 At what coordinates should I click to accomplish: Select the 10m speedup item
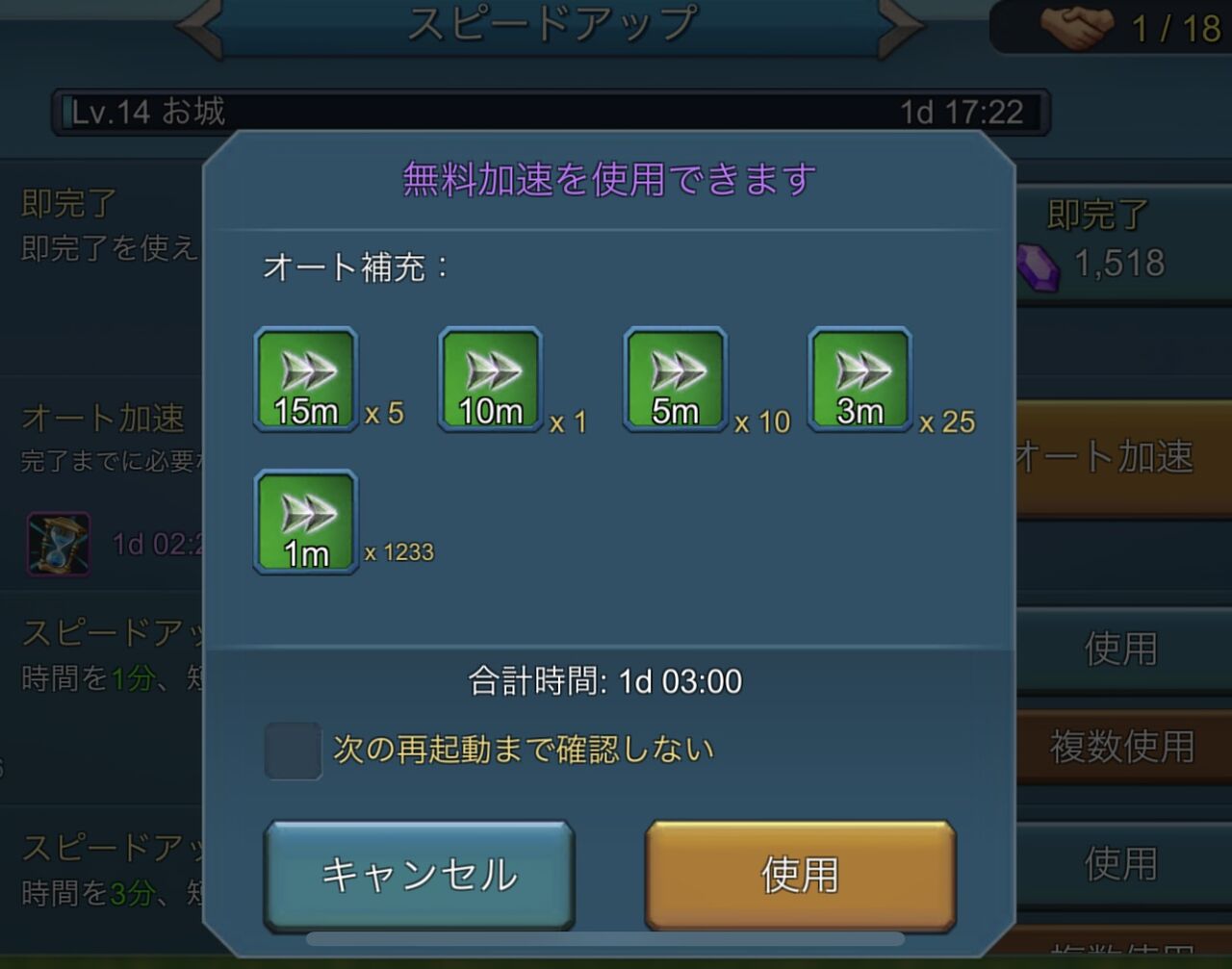click(489, 378)
